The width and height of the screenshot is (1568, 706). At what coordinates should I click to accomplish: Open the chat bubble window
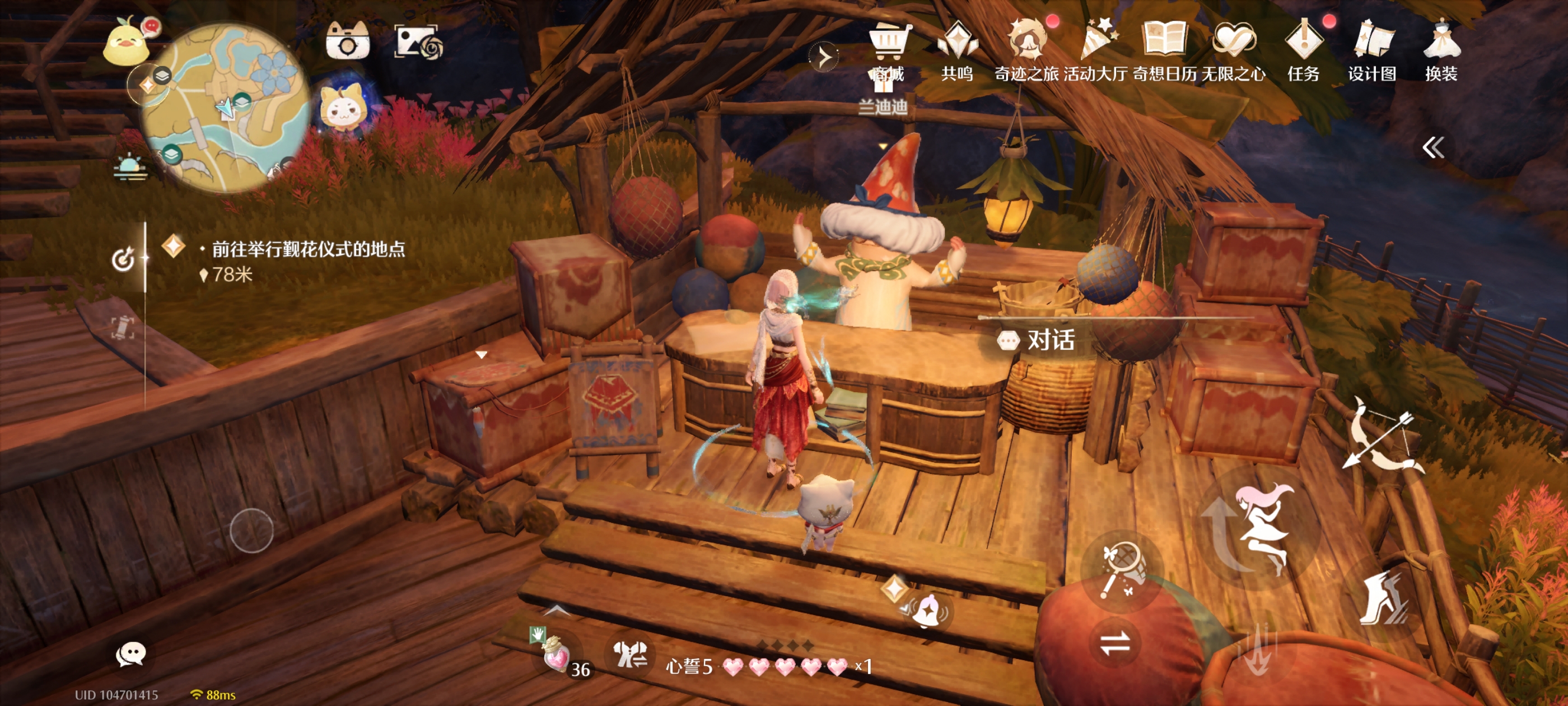coord(130,654)
